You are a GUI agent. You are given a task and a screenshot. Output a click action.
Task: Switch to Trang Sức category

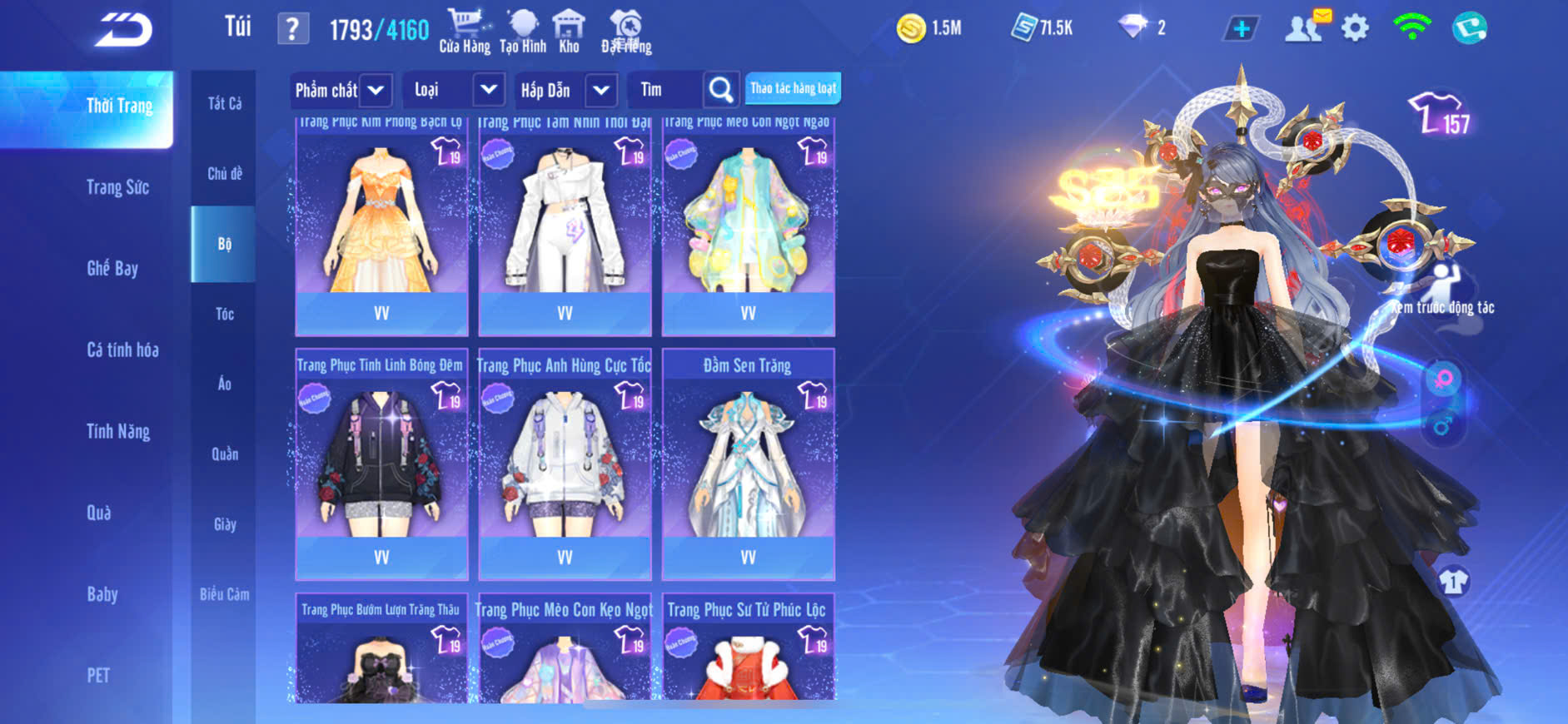[118, 187]
